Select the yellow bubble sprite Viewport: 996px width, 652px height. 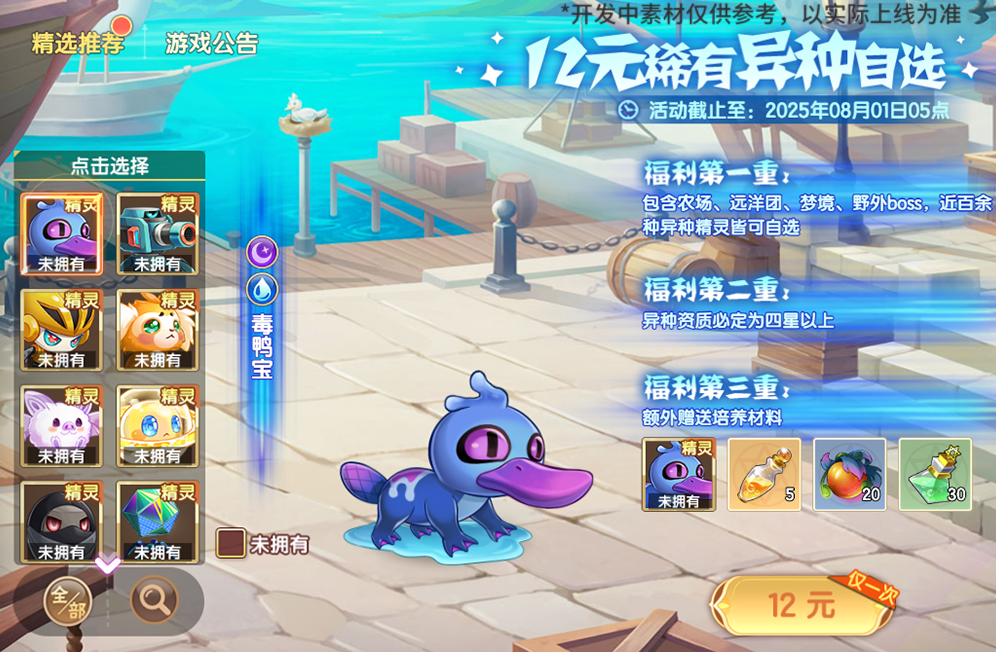point(157,425)
